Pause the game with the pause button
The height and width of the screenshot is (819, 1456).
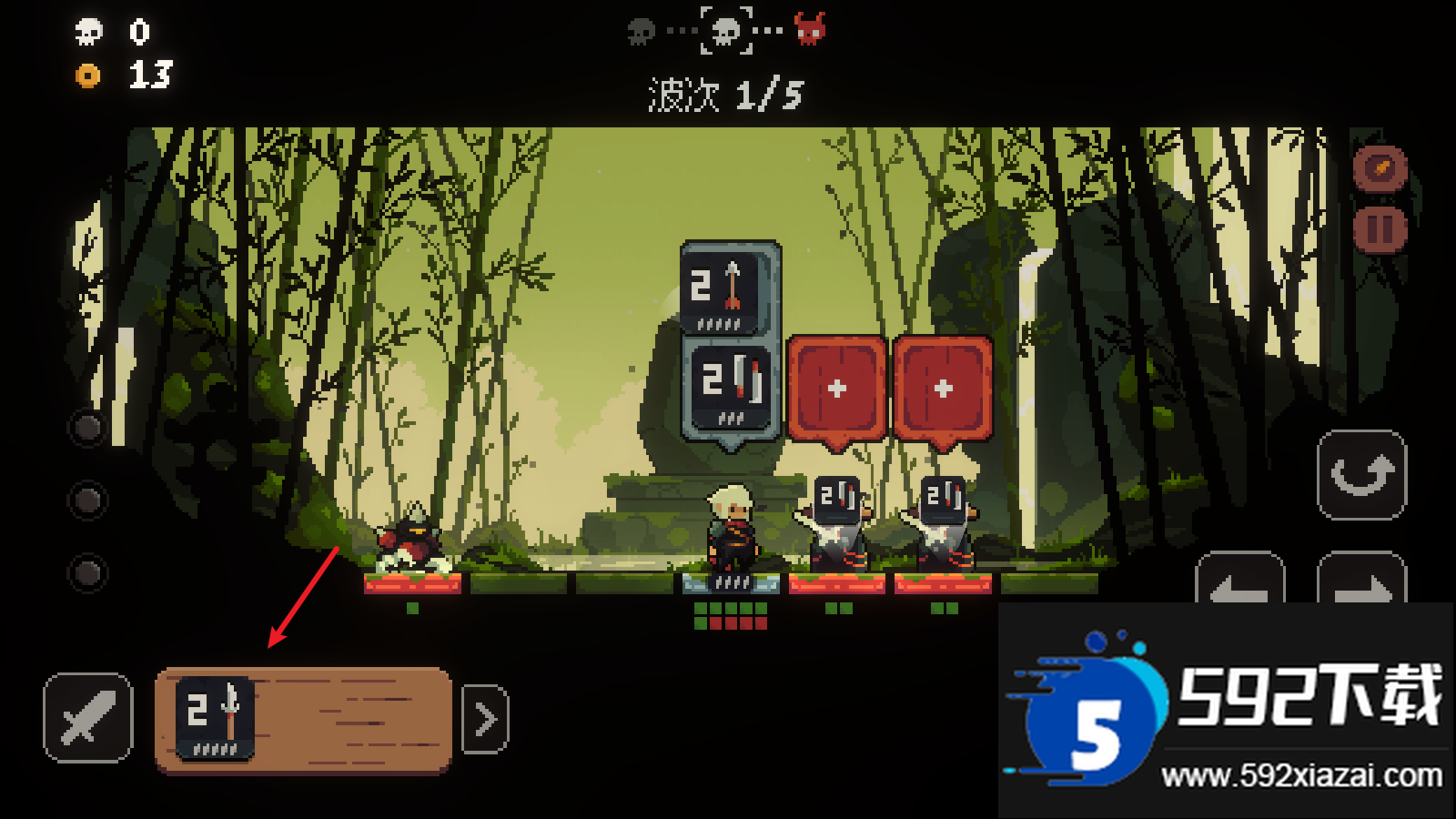click(x=1380, y=229)
